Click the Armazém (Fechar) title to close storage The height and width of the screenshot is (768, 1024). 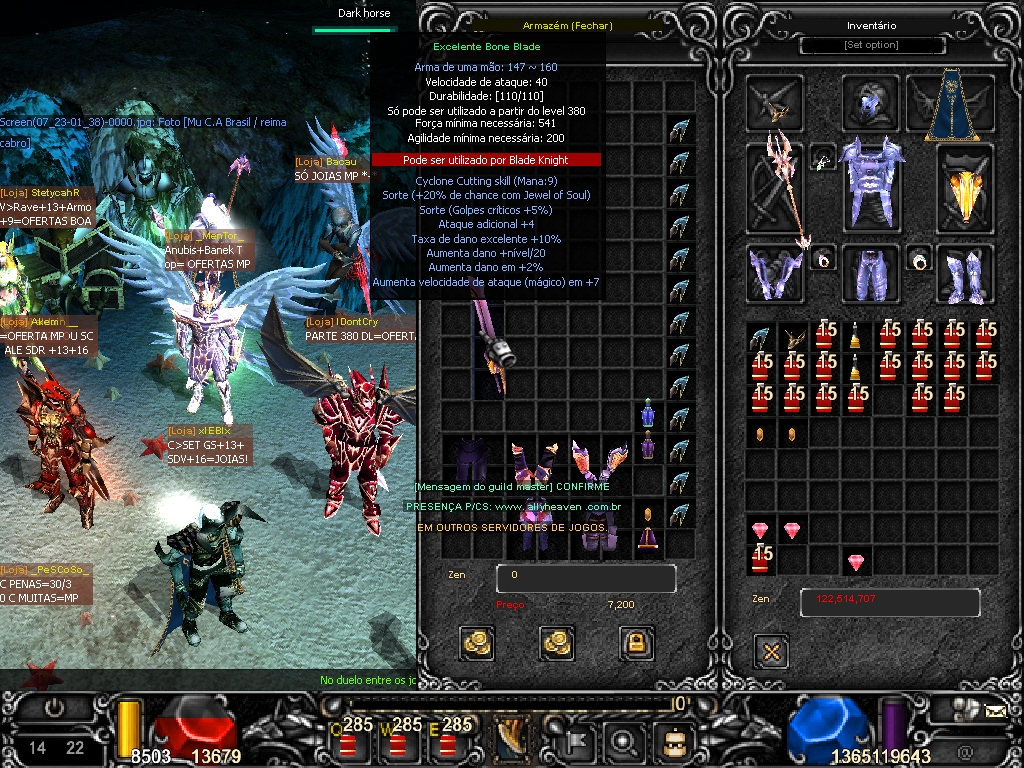(567, 26)
